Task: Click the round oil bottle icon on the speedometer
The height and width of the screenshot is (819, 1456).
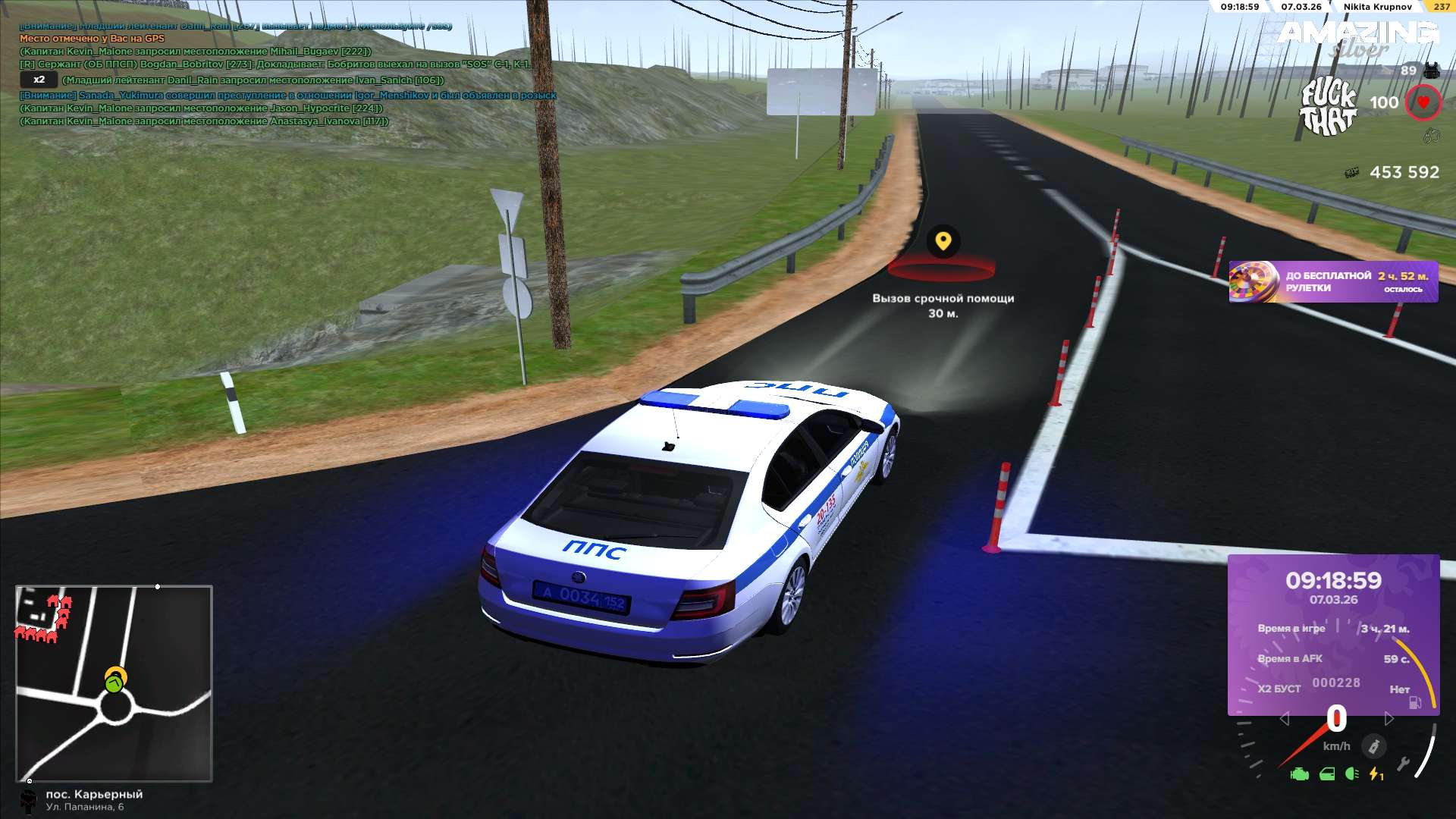Action: [x=1373, y=747]
